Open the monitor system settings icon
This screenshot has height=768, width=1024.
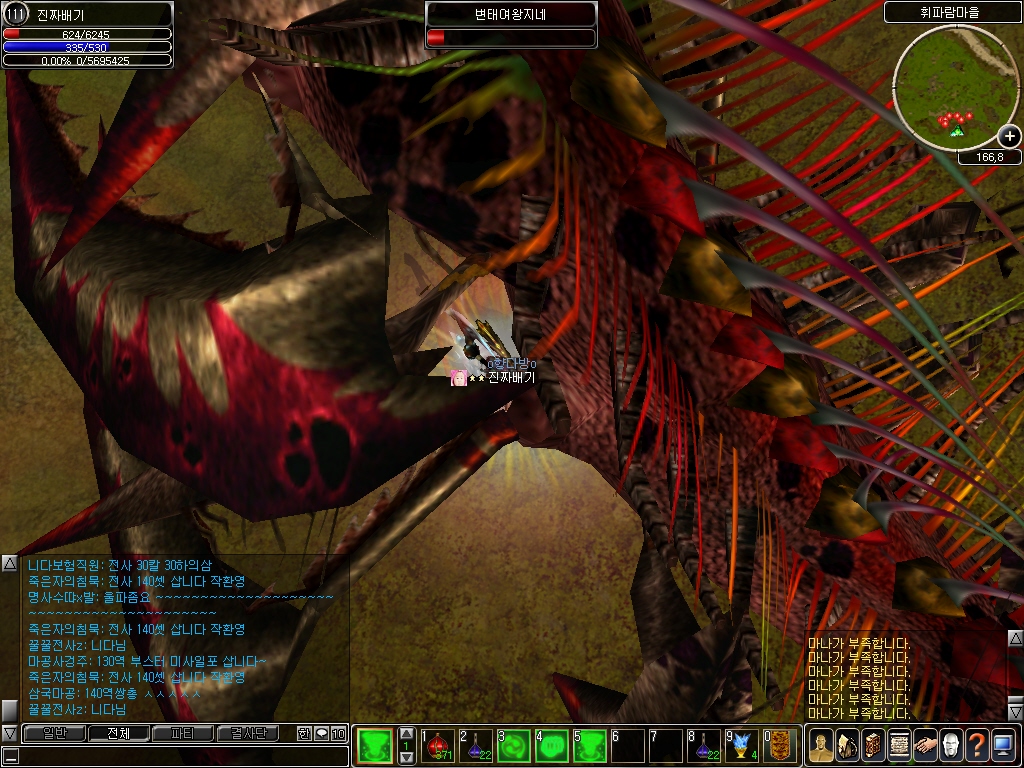click(1003, 746)
